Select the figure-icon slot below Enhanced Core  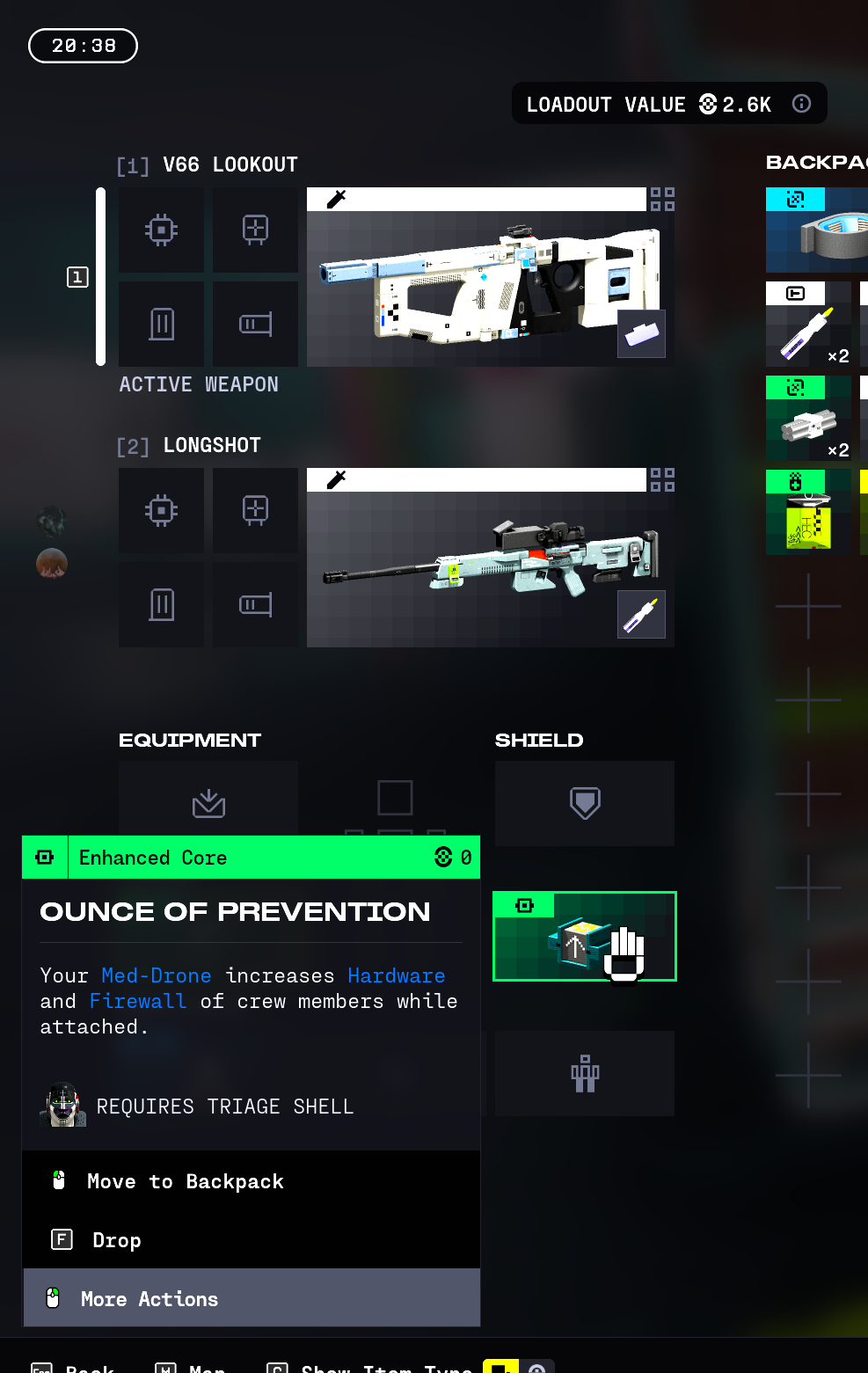point(585,1073)
